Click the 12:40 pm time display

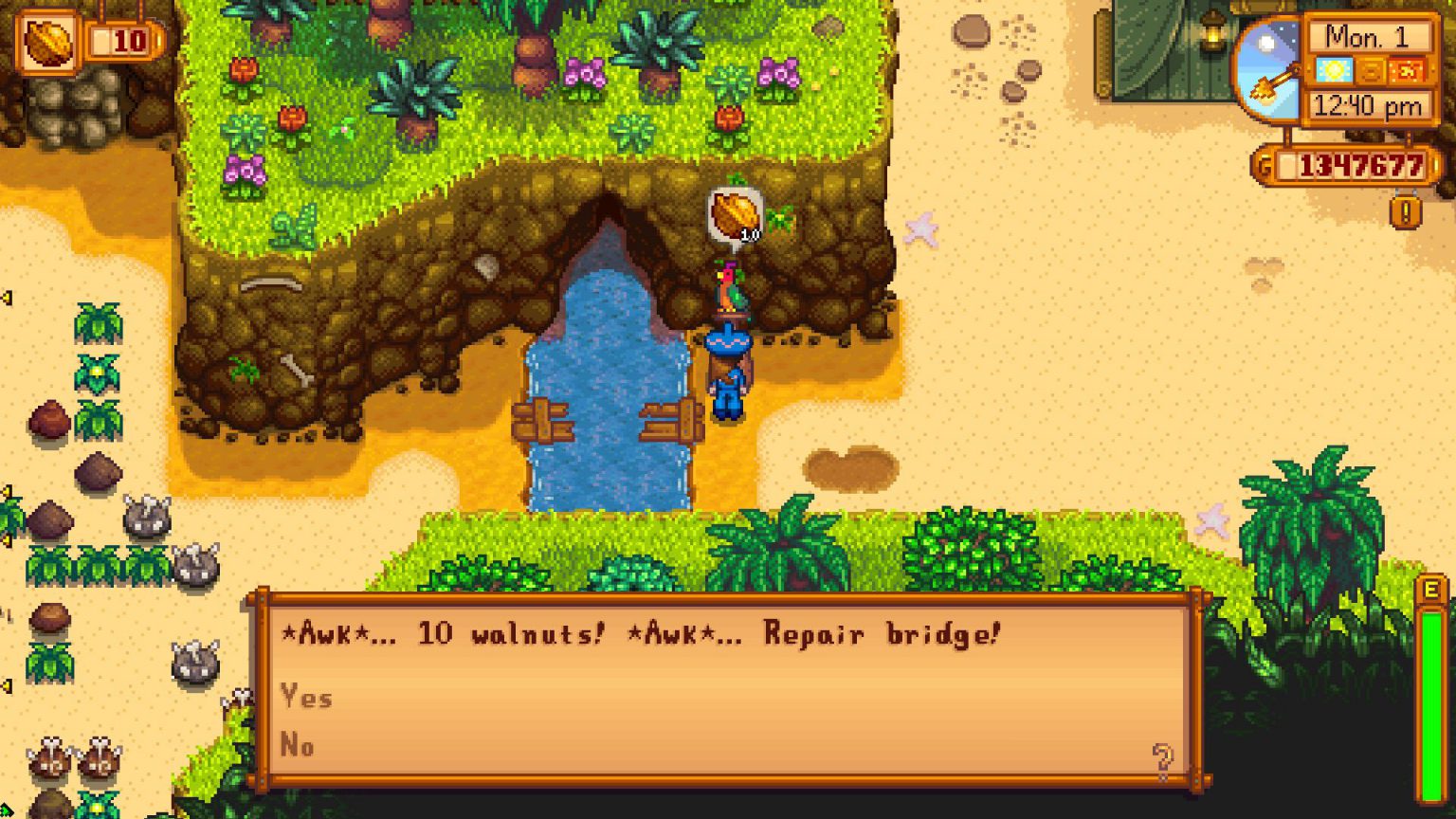tap(1366, 104)
